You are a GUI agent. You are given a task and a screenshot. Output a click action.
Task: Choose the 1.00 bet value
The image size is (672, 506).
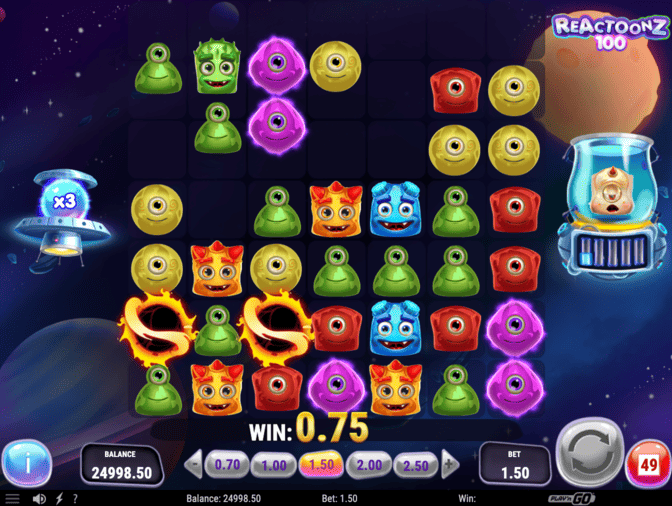pyautogui.click(x=274, y=464)
